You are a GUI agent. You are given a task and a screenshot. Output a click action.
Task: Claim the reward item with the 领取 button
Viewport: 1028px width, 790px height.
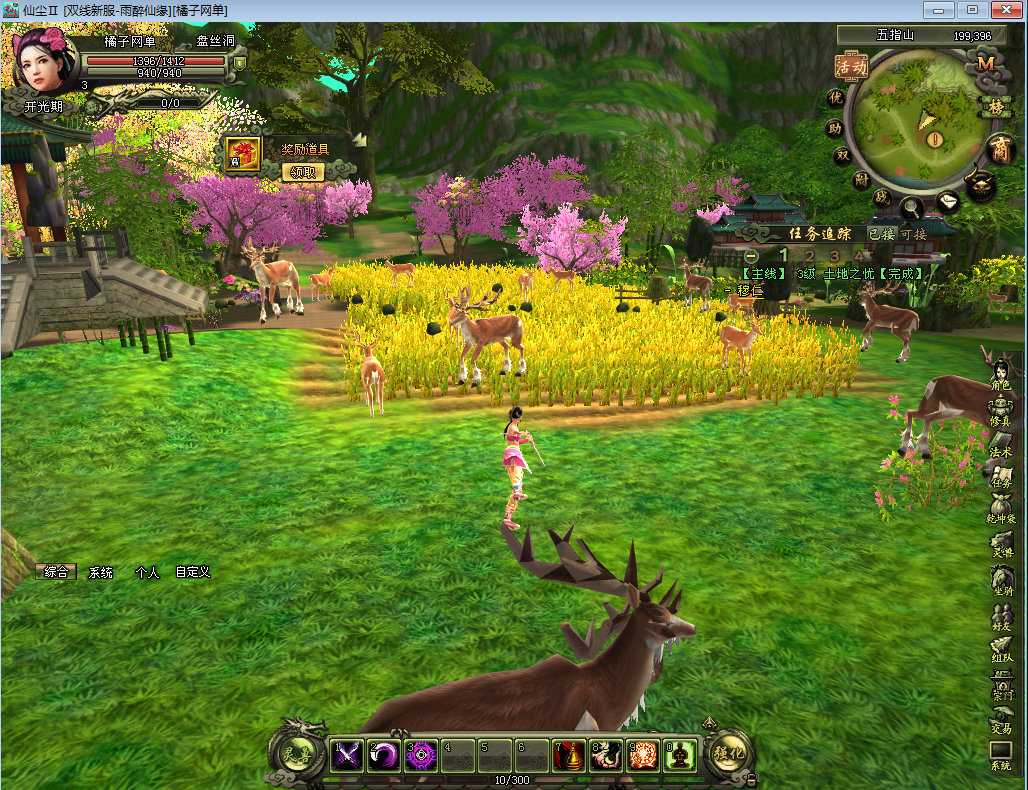307,171
